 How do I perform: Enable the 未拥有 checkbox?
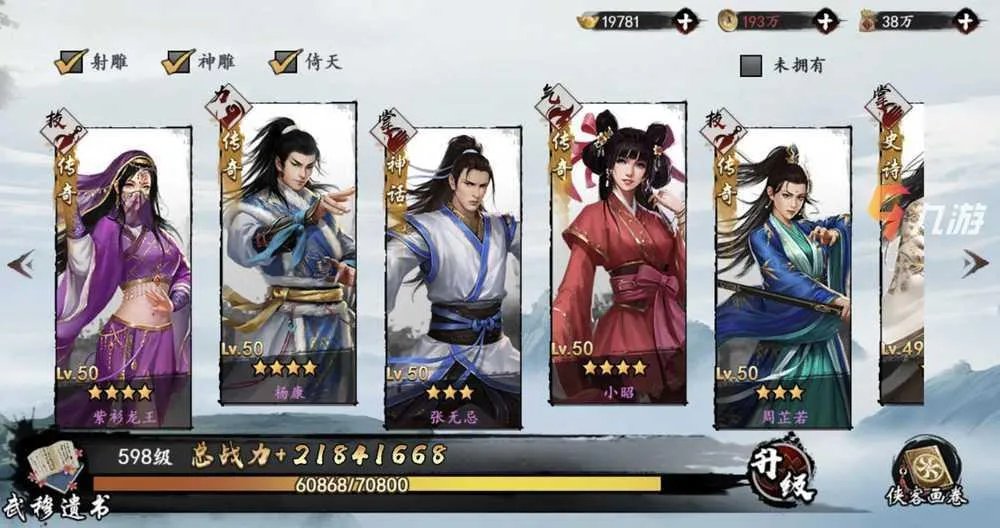tap(752, 66)
